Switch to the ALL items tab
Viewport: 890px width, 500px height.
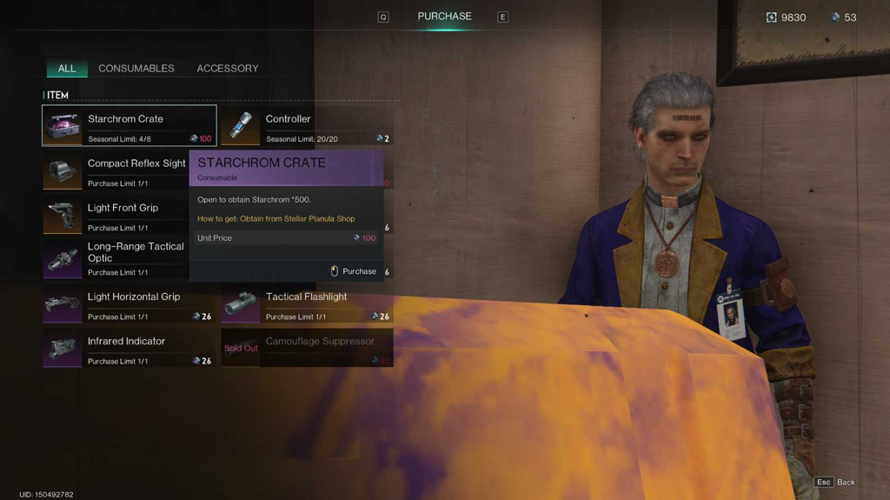(x=66, y=68)
